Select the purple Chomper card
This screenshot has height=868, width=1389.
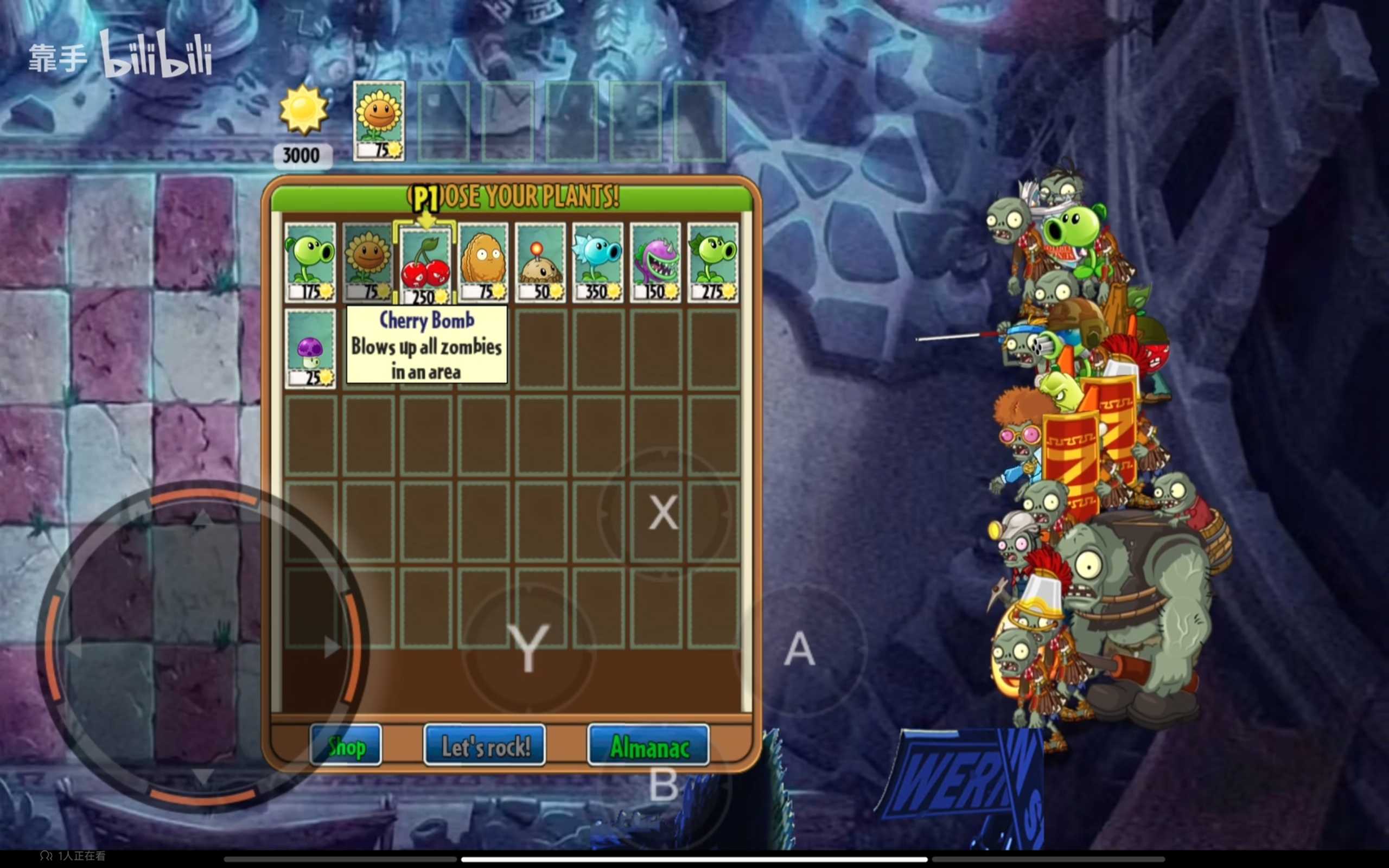coord(655,263)
